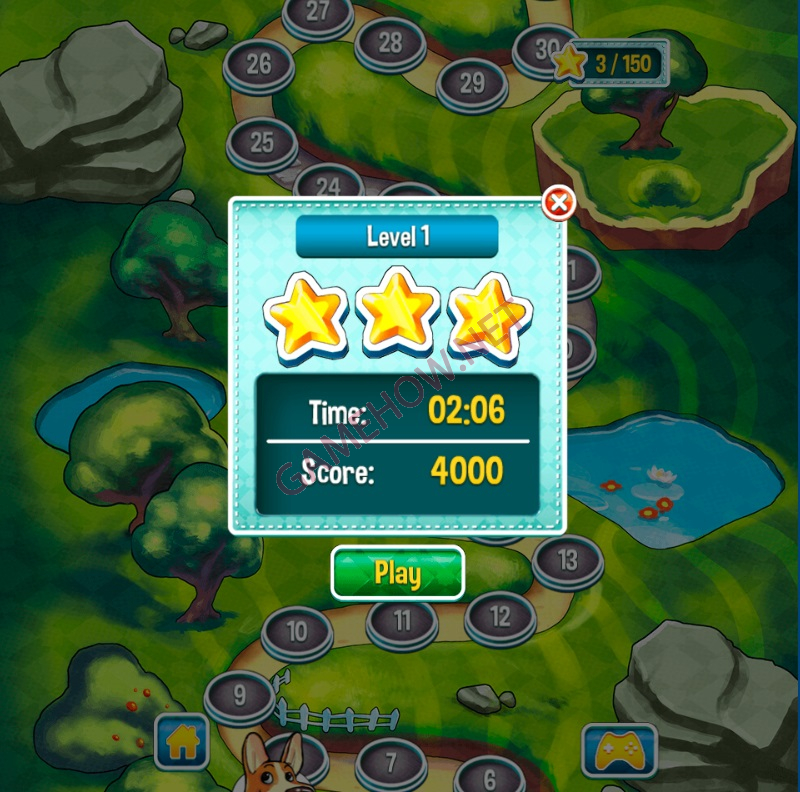Open level 9 on the map
This screenshot has width=800, height=792.
pos(239,694)
